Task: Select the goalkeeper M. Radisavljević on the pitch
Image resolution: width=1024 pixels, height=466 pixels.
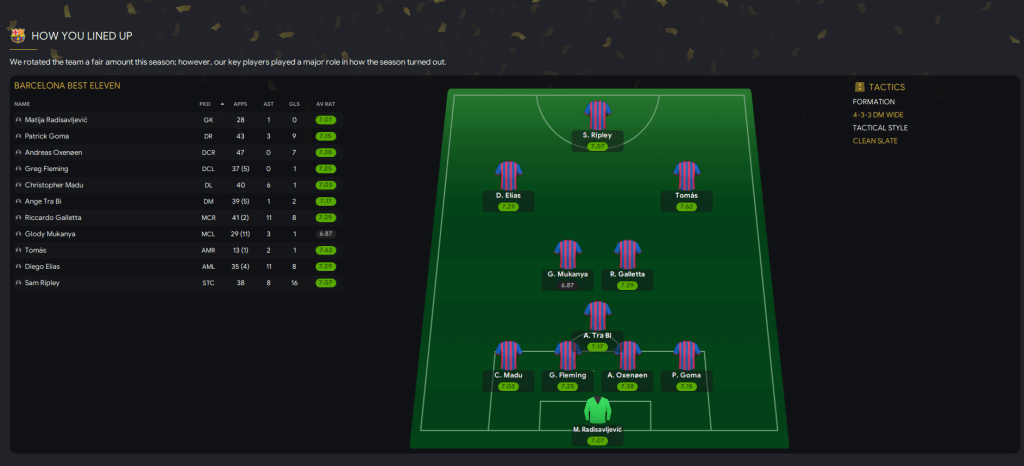Action: (x=598, y=410)
